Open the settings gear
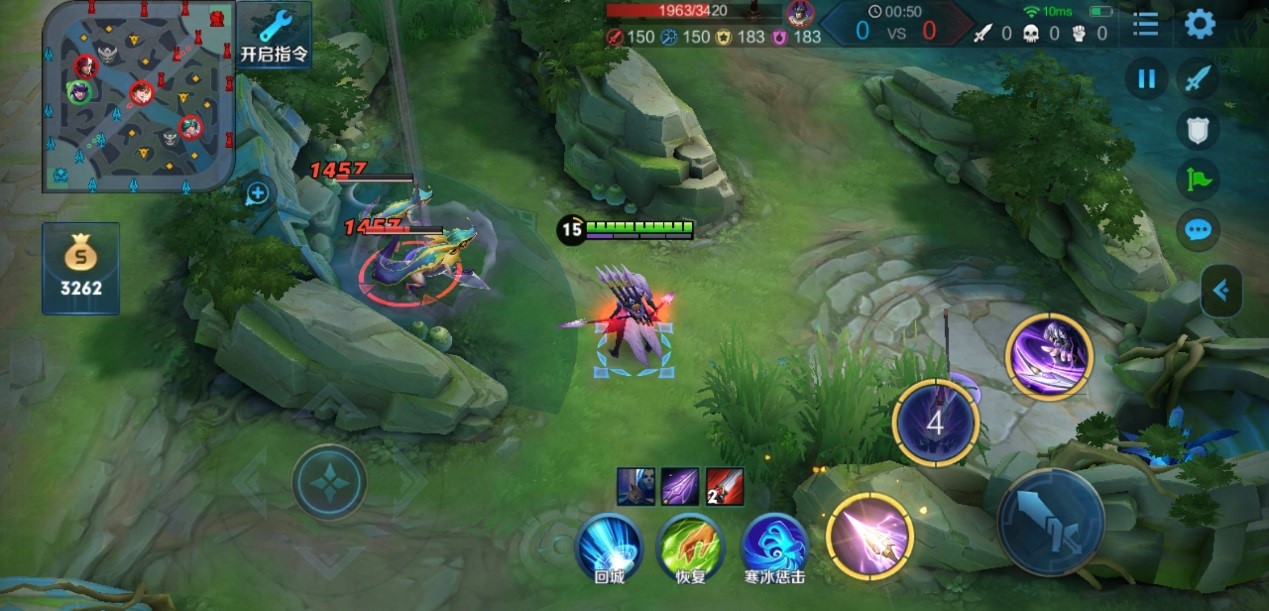This screenshot has height=611, width=1269. 1200,24
